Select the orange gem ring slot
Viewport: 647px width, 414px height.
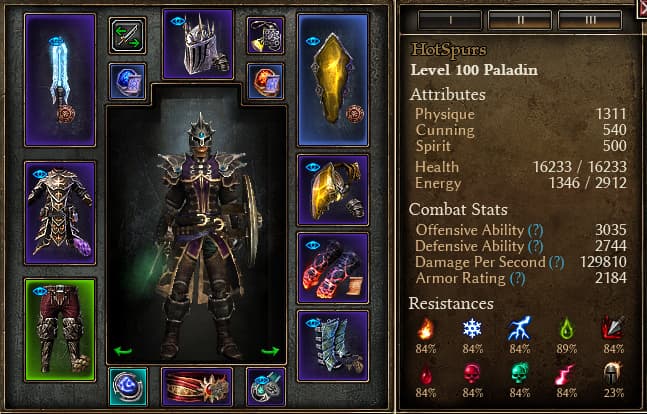pyautogui.click(x=265, y=80)
